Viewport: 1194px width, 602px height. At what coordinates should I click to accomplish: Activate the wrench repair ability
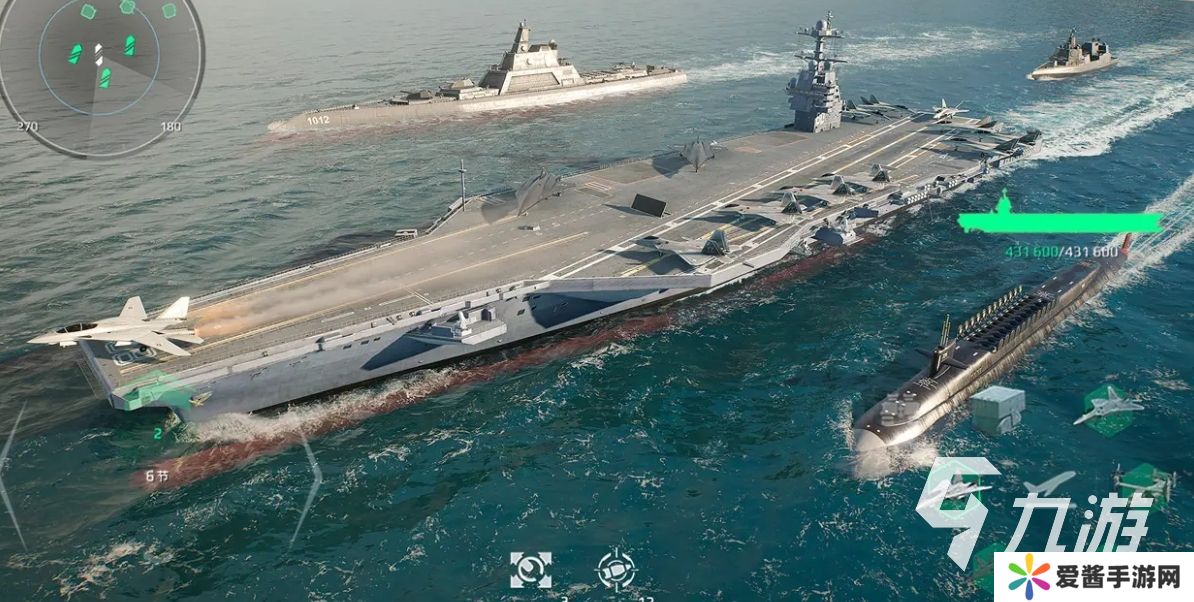[530, 570]
